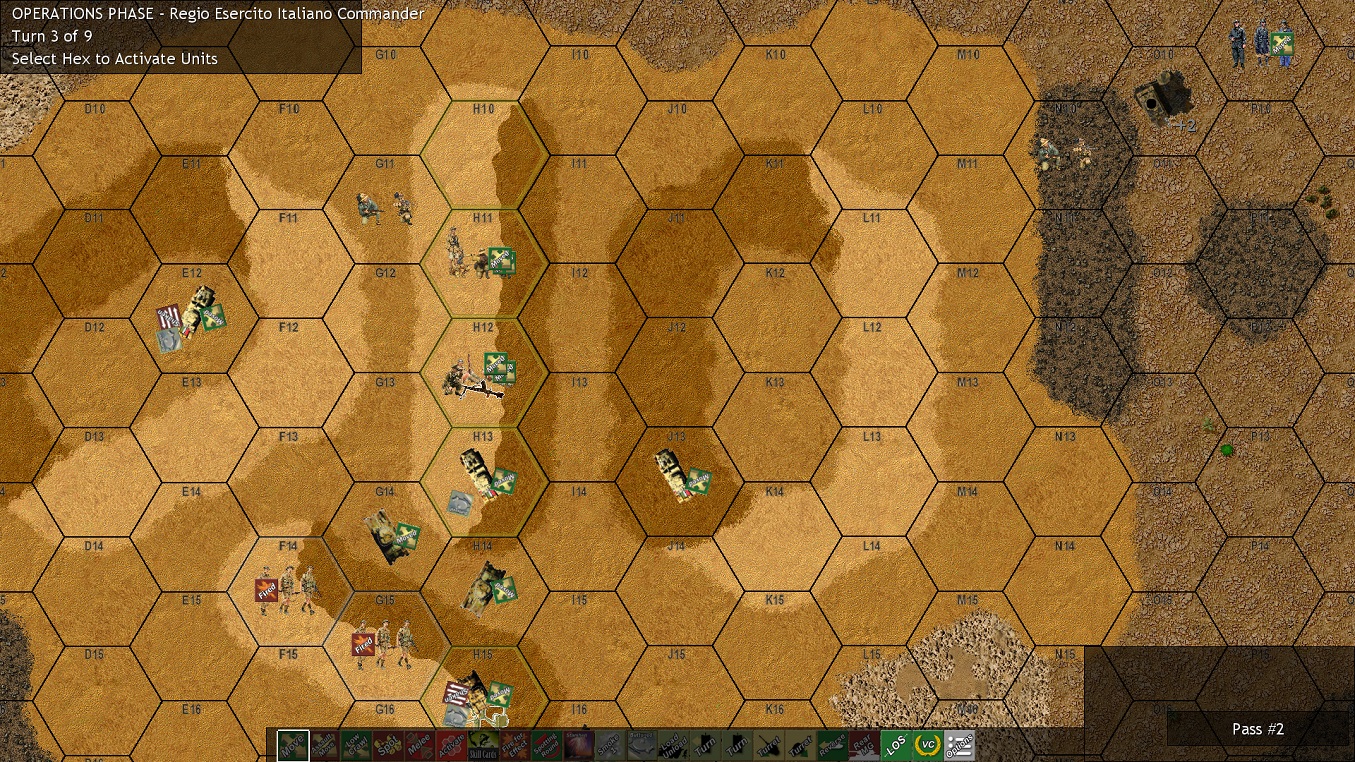Activate the Low Crawl command
Screen dimensions: 1355x762
coord(358,744)
